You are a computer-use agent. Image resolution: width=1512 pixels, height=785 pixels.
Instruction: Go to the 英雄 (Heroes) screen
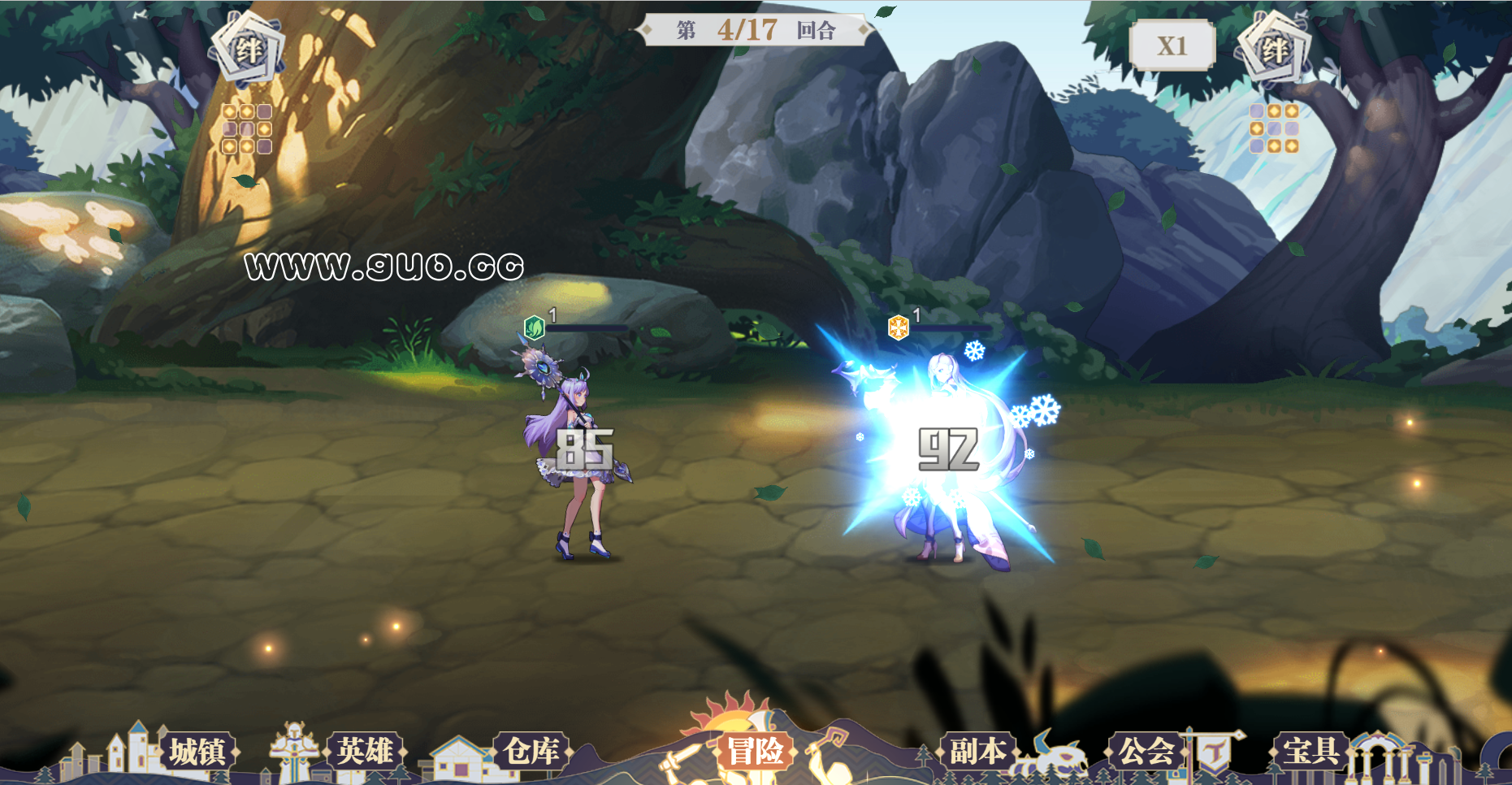tap(365, 752)
